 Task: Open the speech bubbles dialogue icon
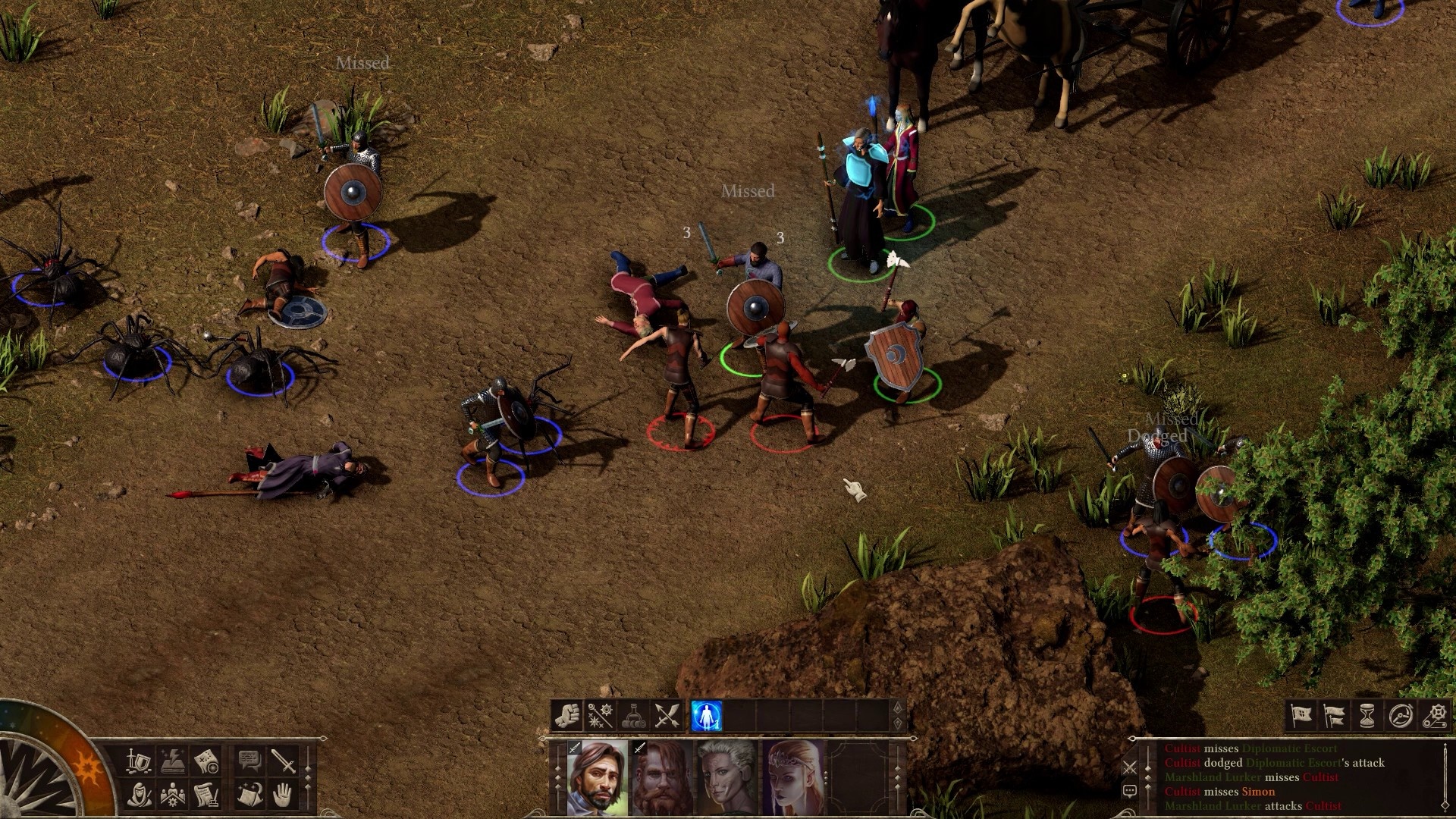point(249,761)
